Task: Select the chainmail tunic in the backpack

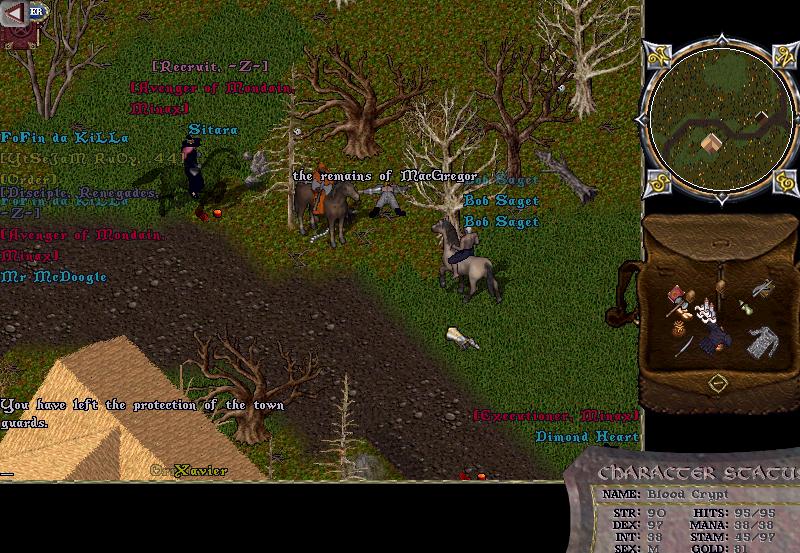Action: (x=764, y=342)
